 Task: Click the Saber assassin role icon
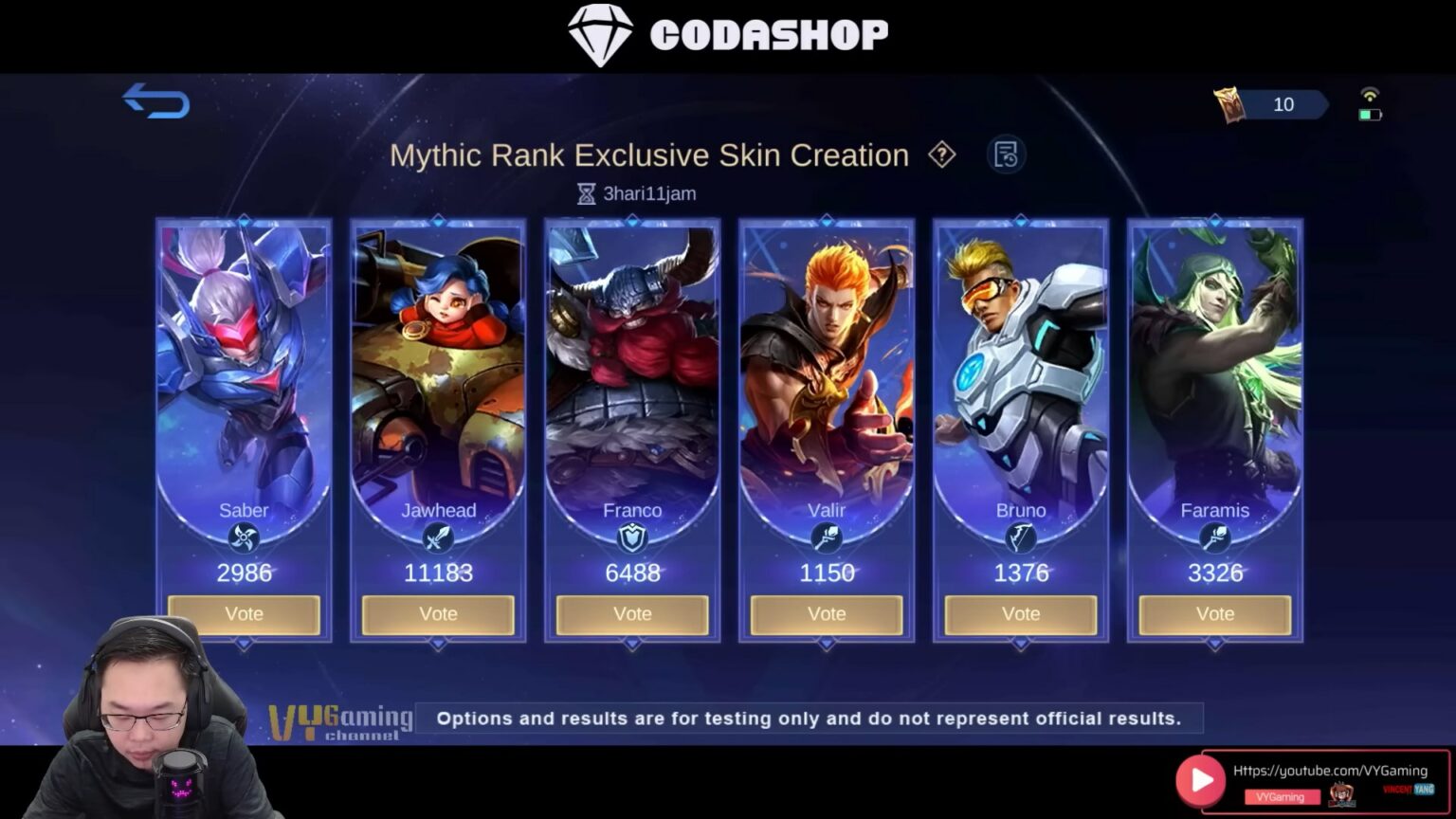(x=244, y=539)
